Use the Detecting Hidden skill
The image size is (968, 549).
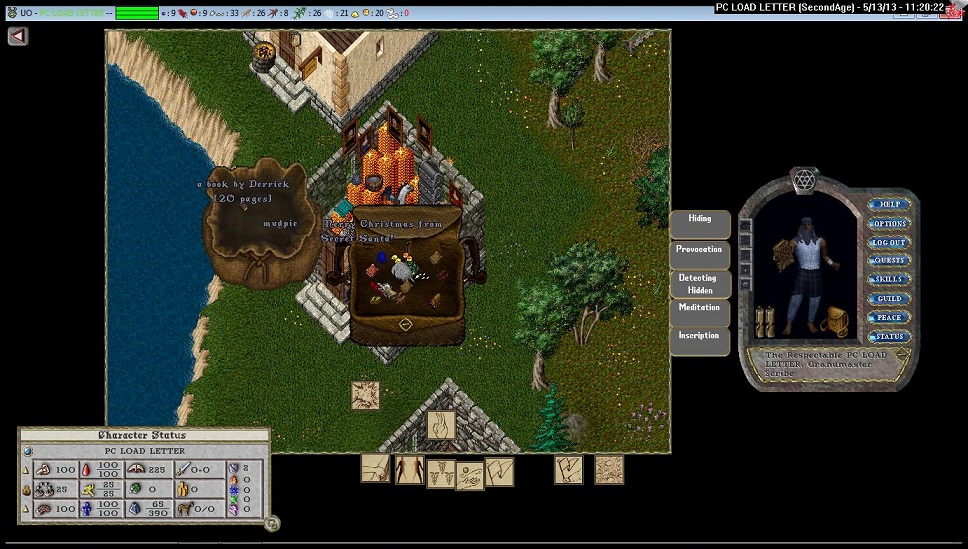click(x=700, y=284)
